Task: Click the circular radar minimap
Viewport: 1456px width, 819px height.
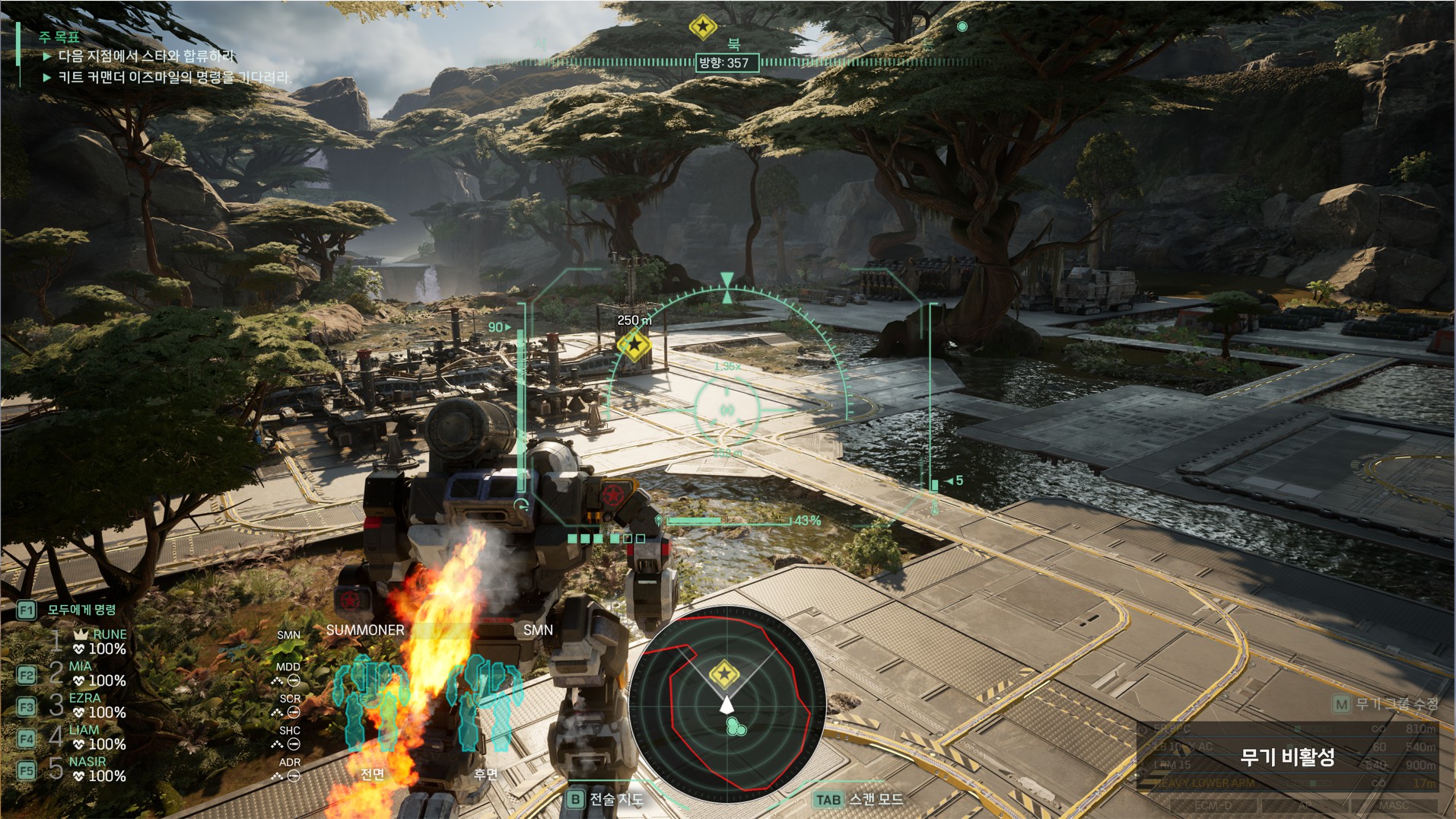Action: pos(727,704)
